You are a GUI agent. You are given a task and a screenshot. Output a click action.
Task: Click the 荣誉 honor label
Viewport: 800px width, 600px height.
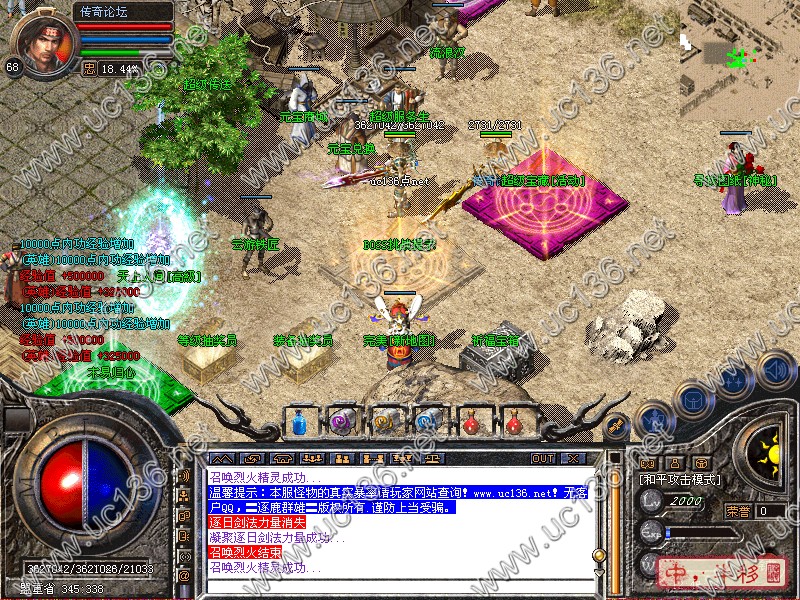pyautogui.click(x=738, y=511)
